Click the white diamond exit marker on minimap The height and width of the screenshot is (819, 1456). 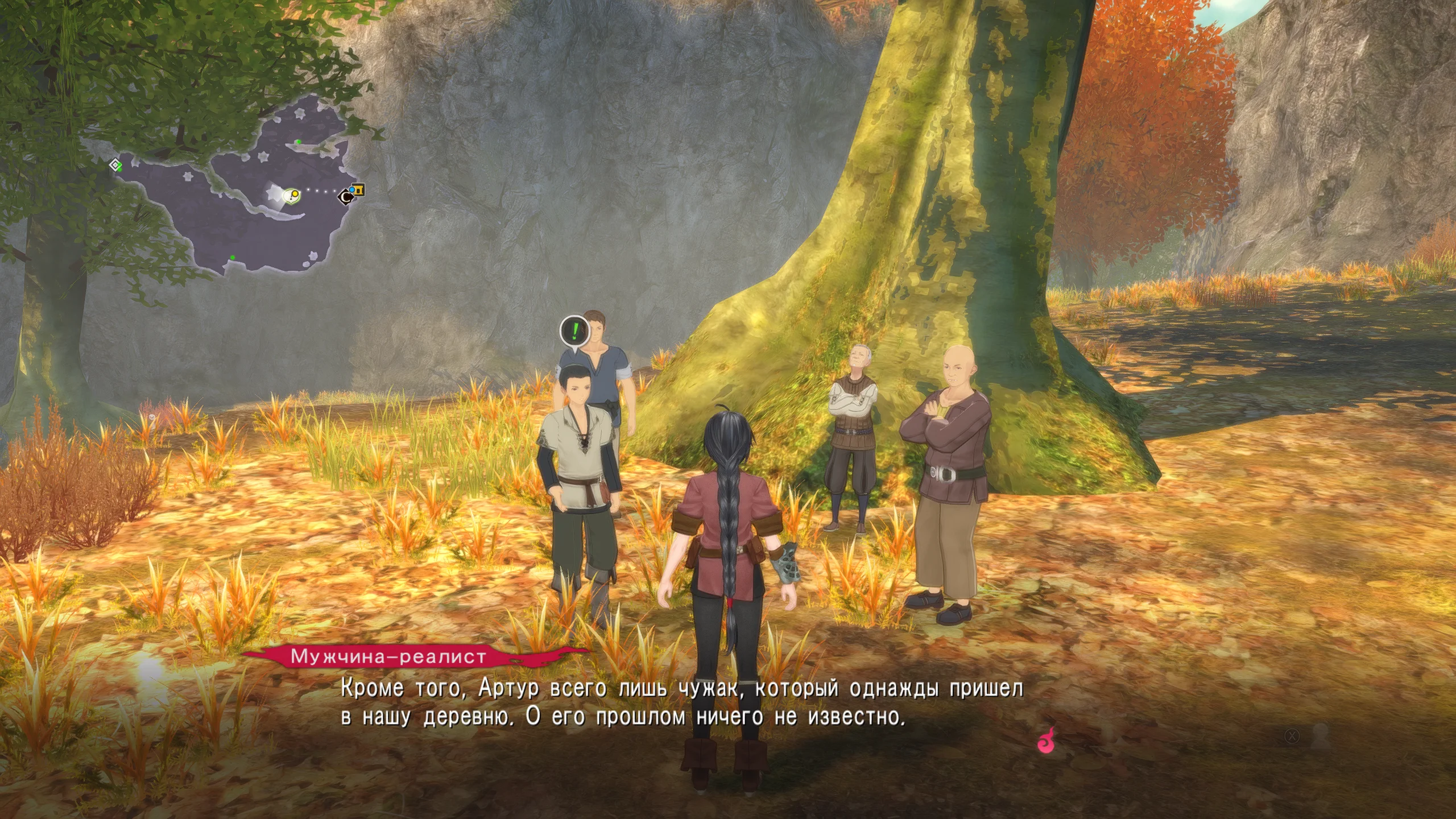pos(115,165)
